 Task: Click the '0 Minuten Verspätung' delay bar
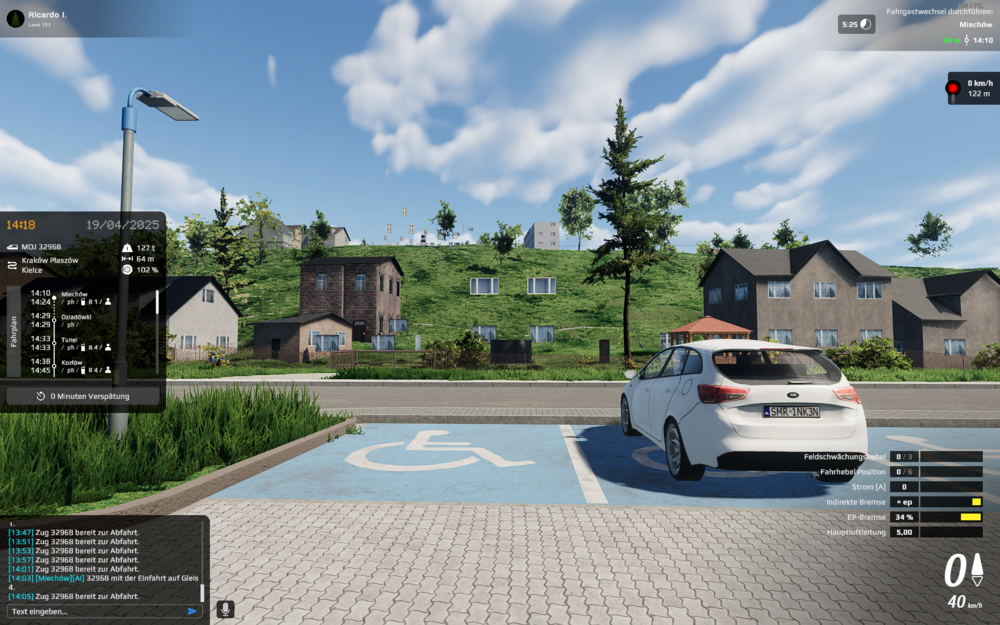83,396
